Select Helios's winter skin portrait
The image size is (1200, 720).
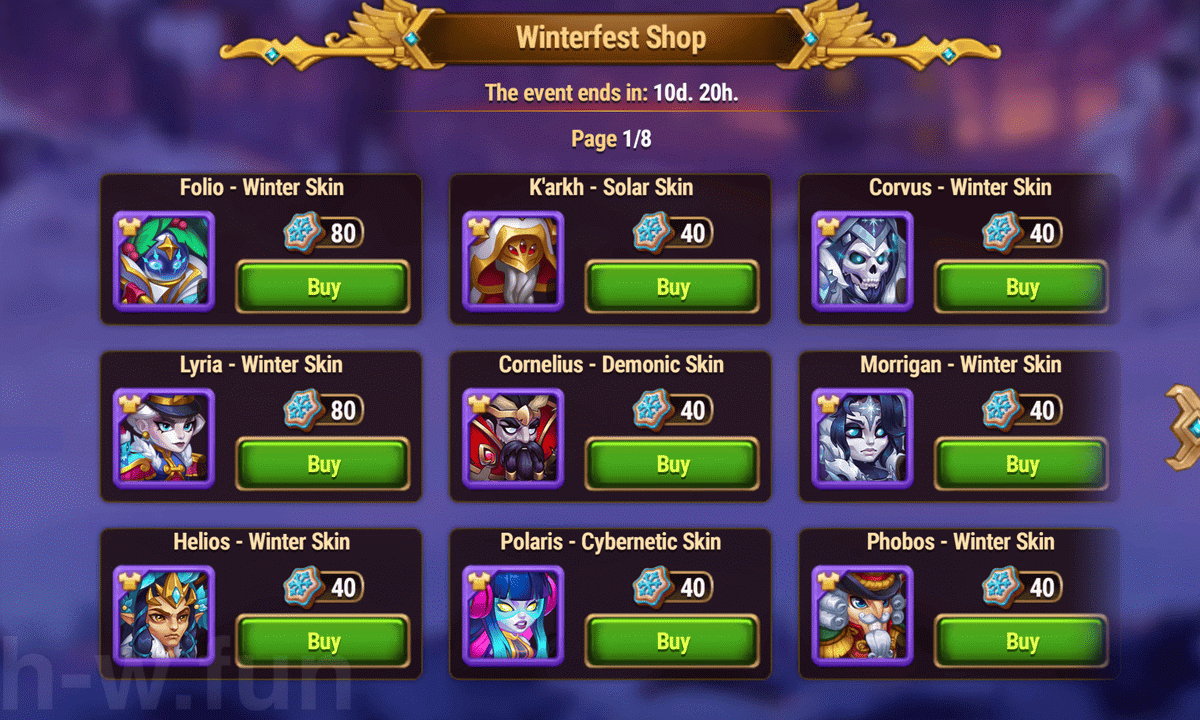(x=164, y=615)
